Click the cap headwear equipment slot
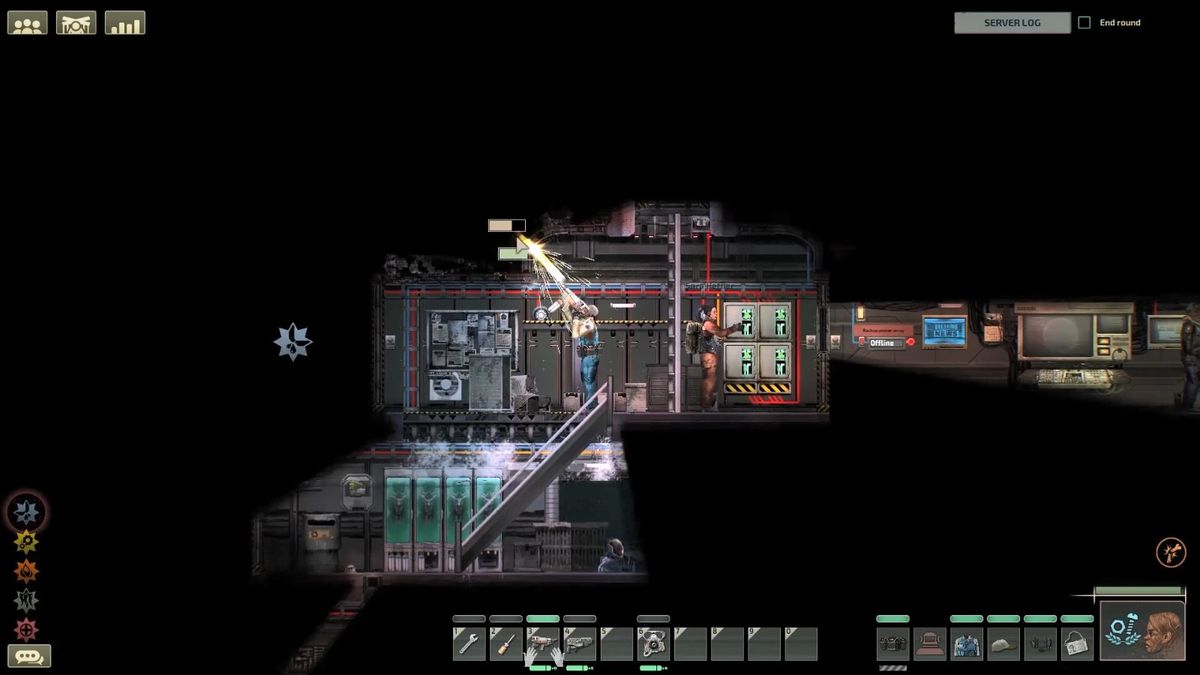The width and height of the screenshot is (1200, 675). point(1004,643)
